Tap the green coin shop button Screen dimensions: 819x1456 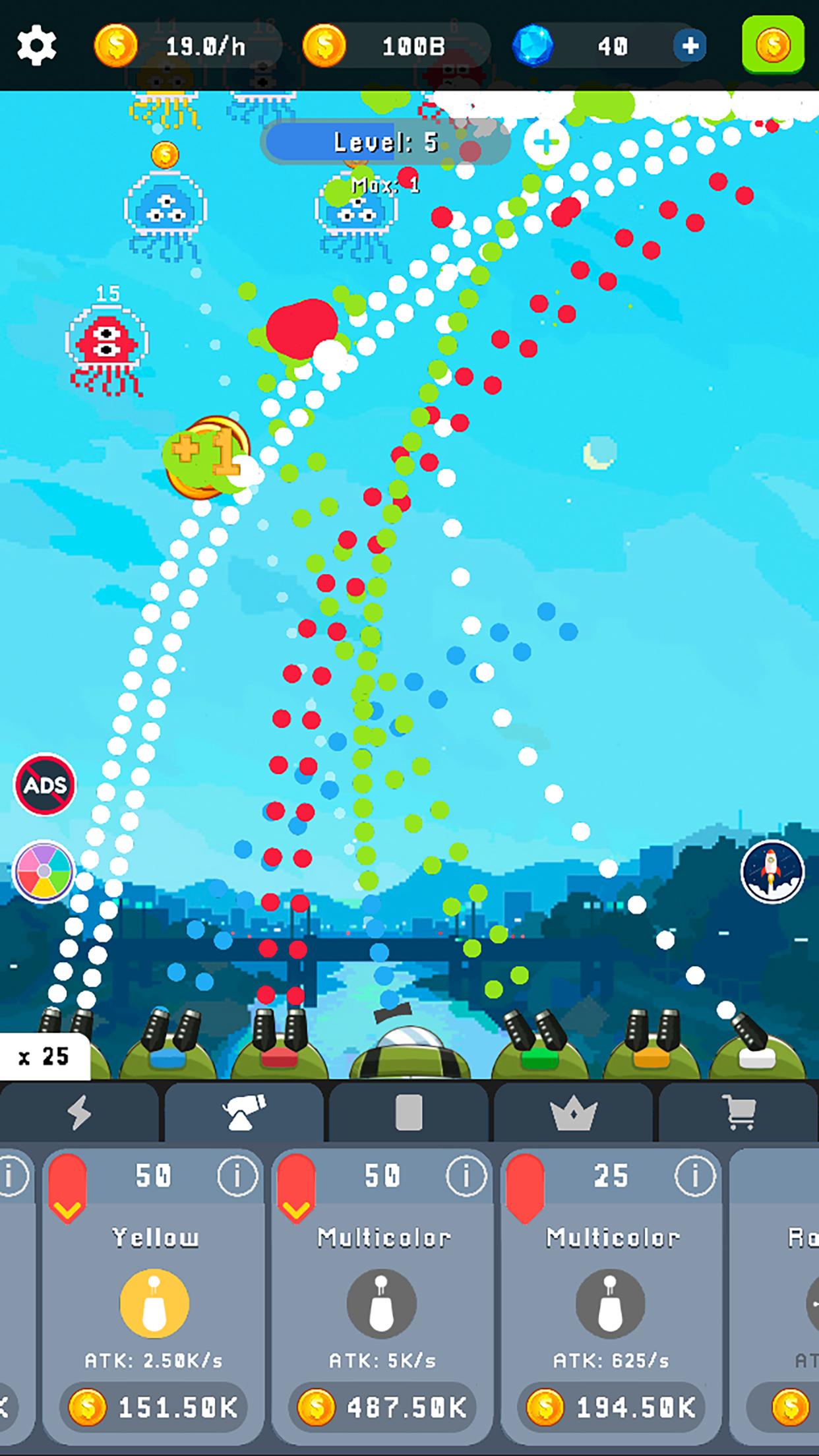click(x=773, y=45)
